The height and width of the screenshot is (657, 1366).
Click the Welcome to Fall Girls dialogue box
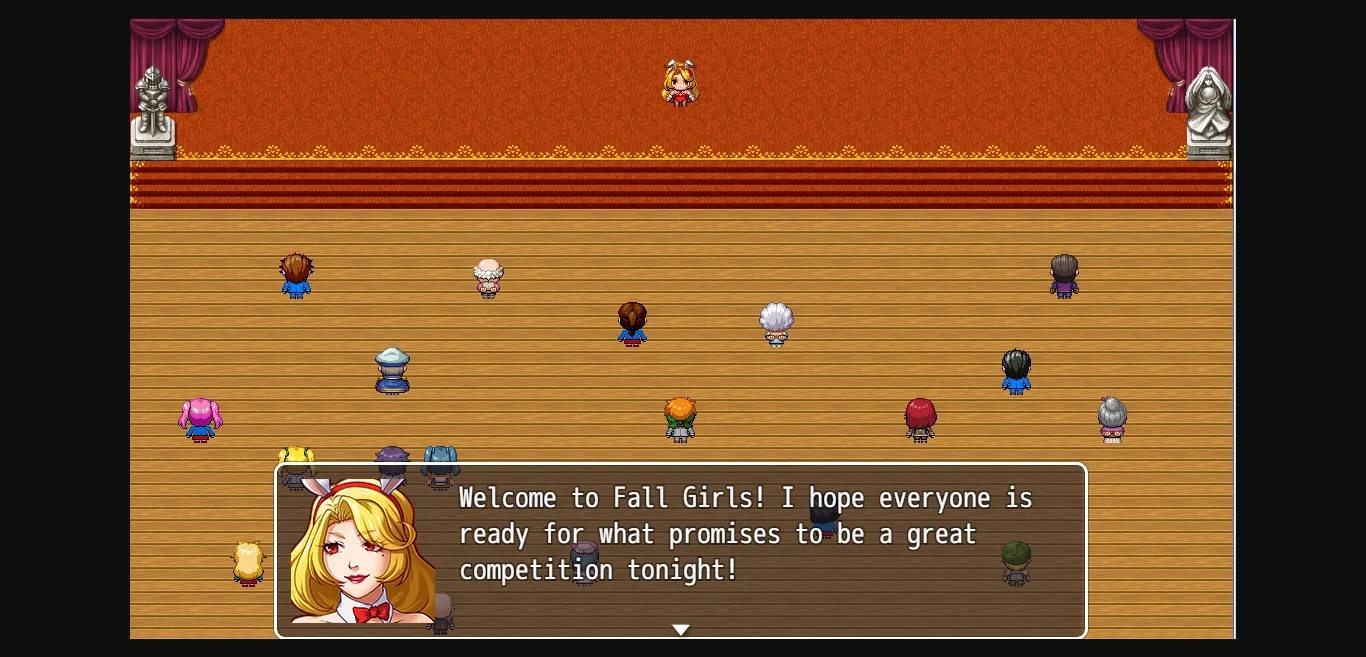745,535
